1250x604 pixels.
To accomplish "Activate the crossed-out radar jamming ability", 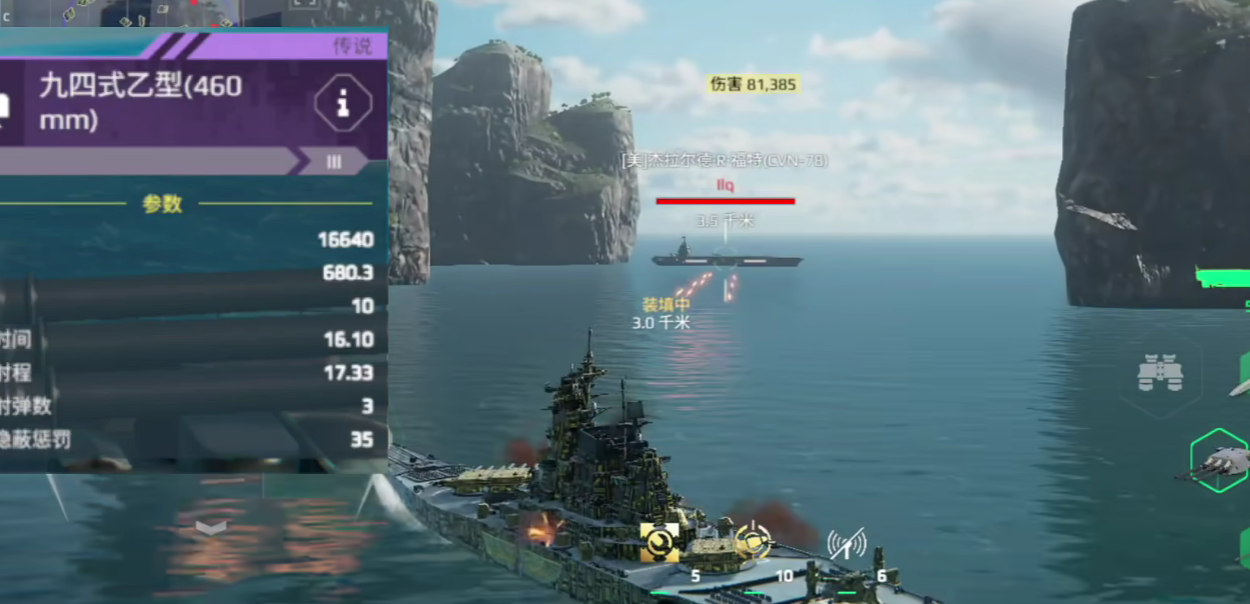I will 846,545.
